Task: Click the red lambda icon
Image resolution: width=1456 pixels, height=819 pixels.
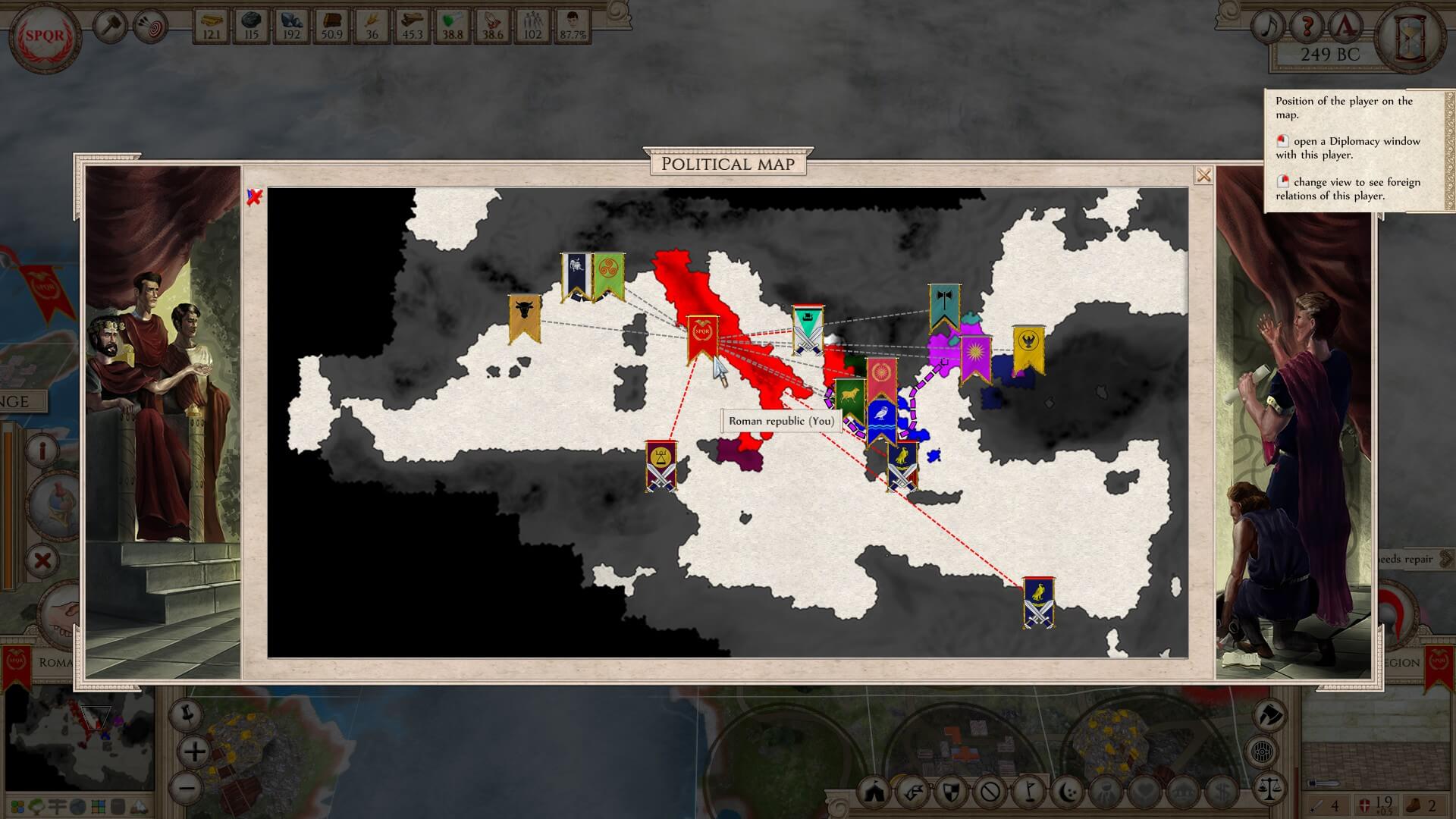Action: pos(1346,27)
